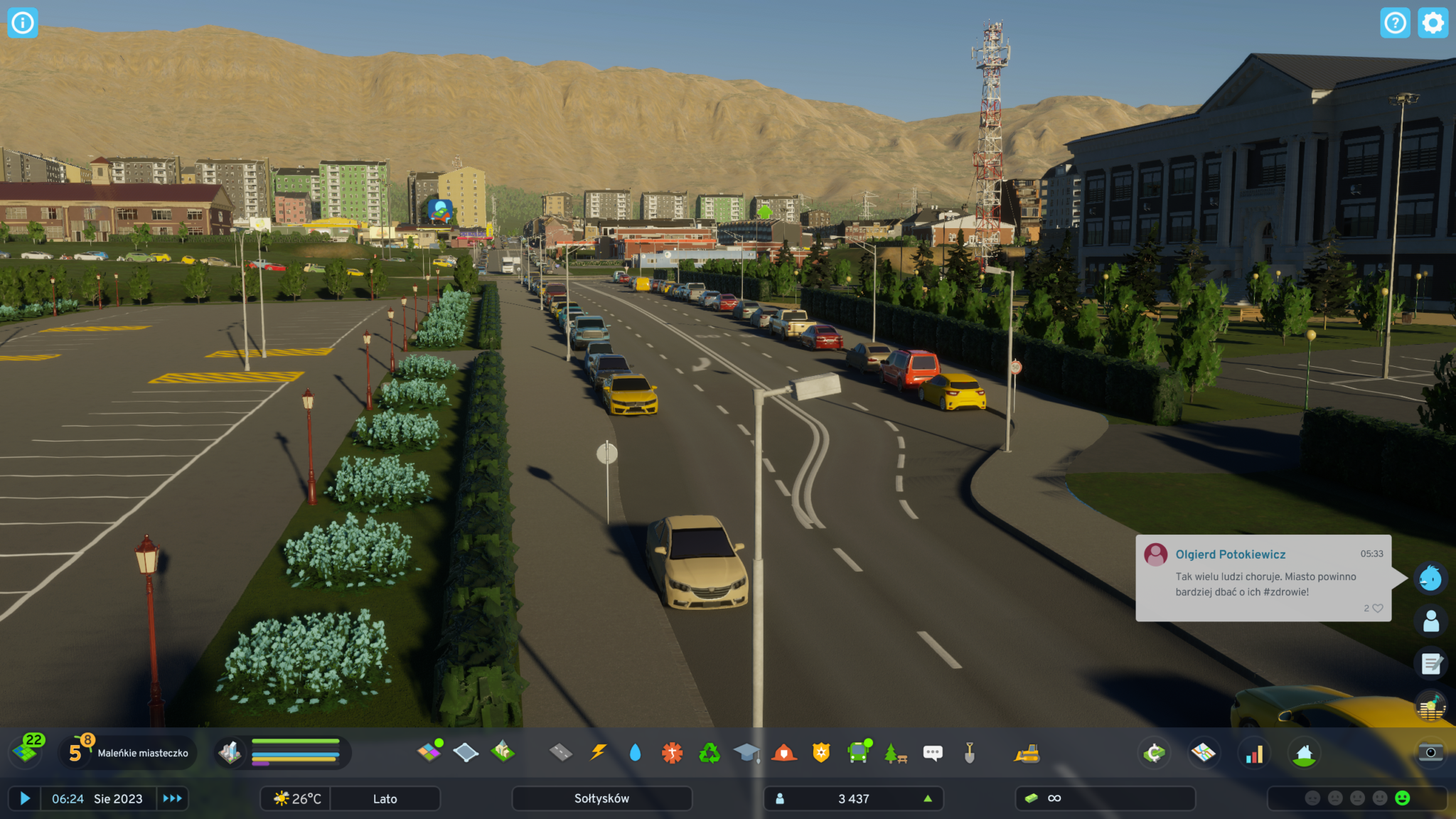Open the game settings gear menu
Viewport: 1456px width, 819px height.
coord(1433,23)
